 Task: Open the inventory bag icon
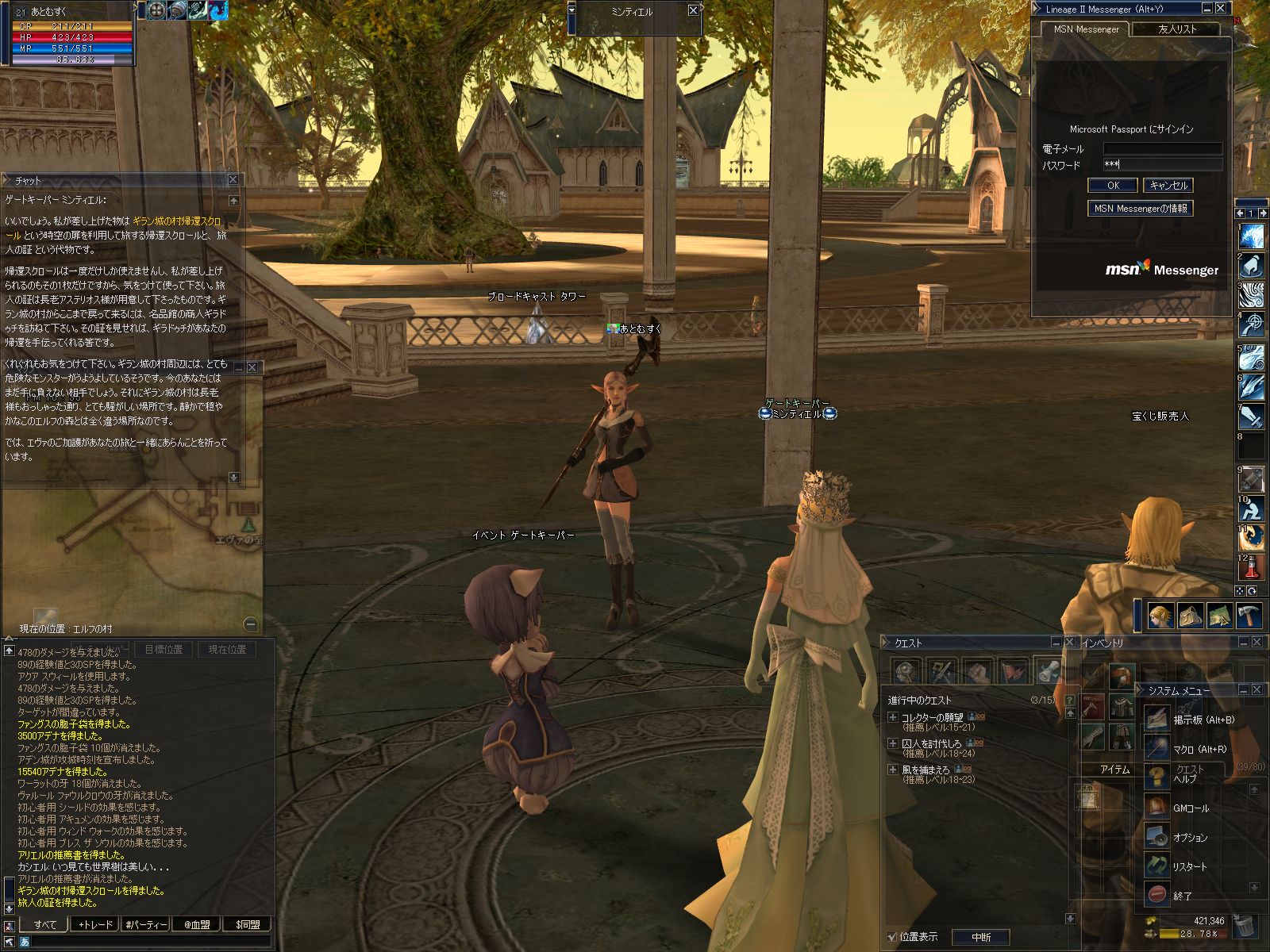pyautogui.click(x=1190, y=616)
